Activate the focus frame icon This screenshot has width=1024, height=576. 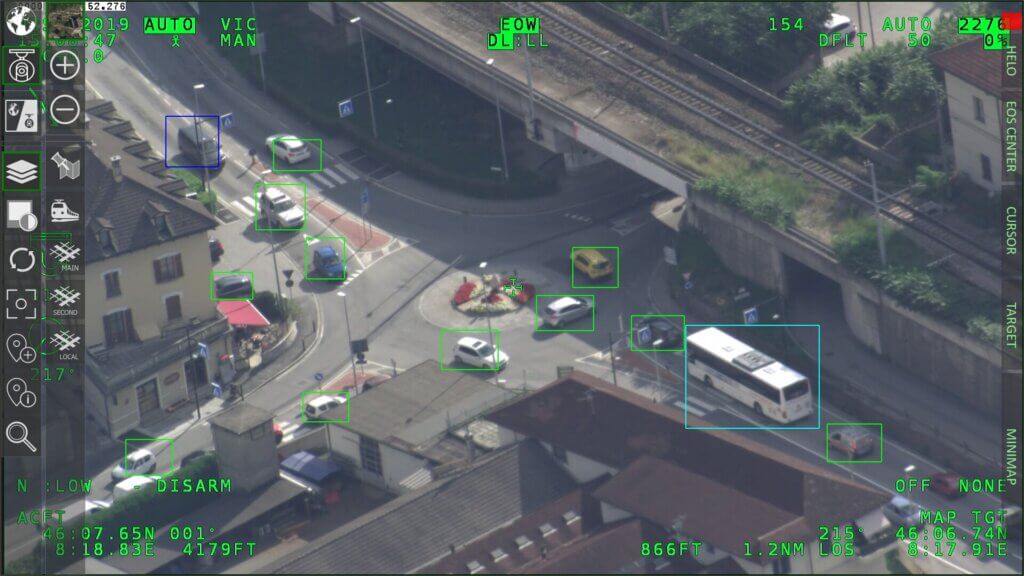click(x=21, y=304)
